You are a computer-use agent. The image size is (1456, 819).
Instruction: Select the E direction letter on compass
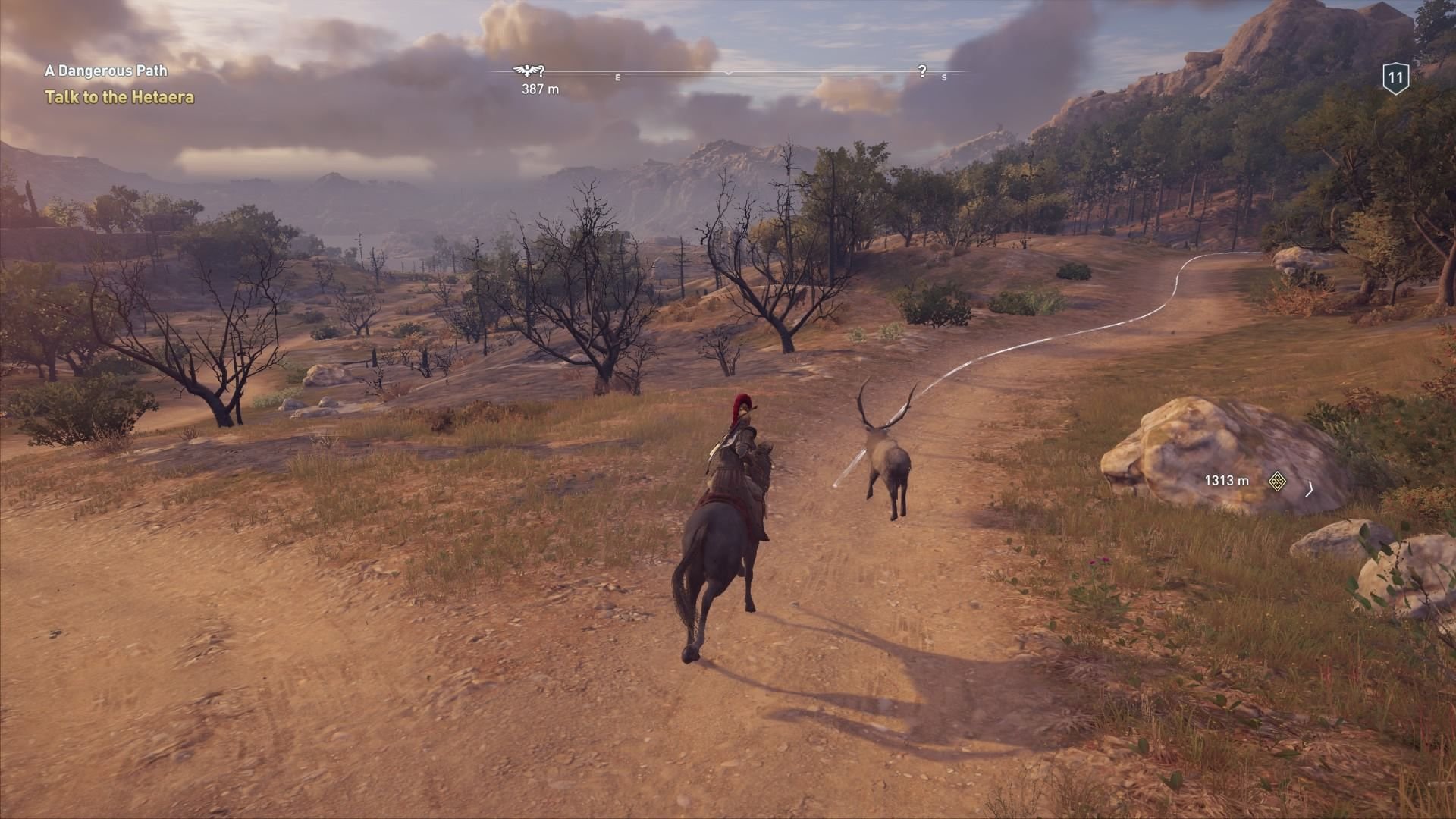point(617,77)
